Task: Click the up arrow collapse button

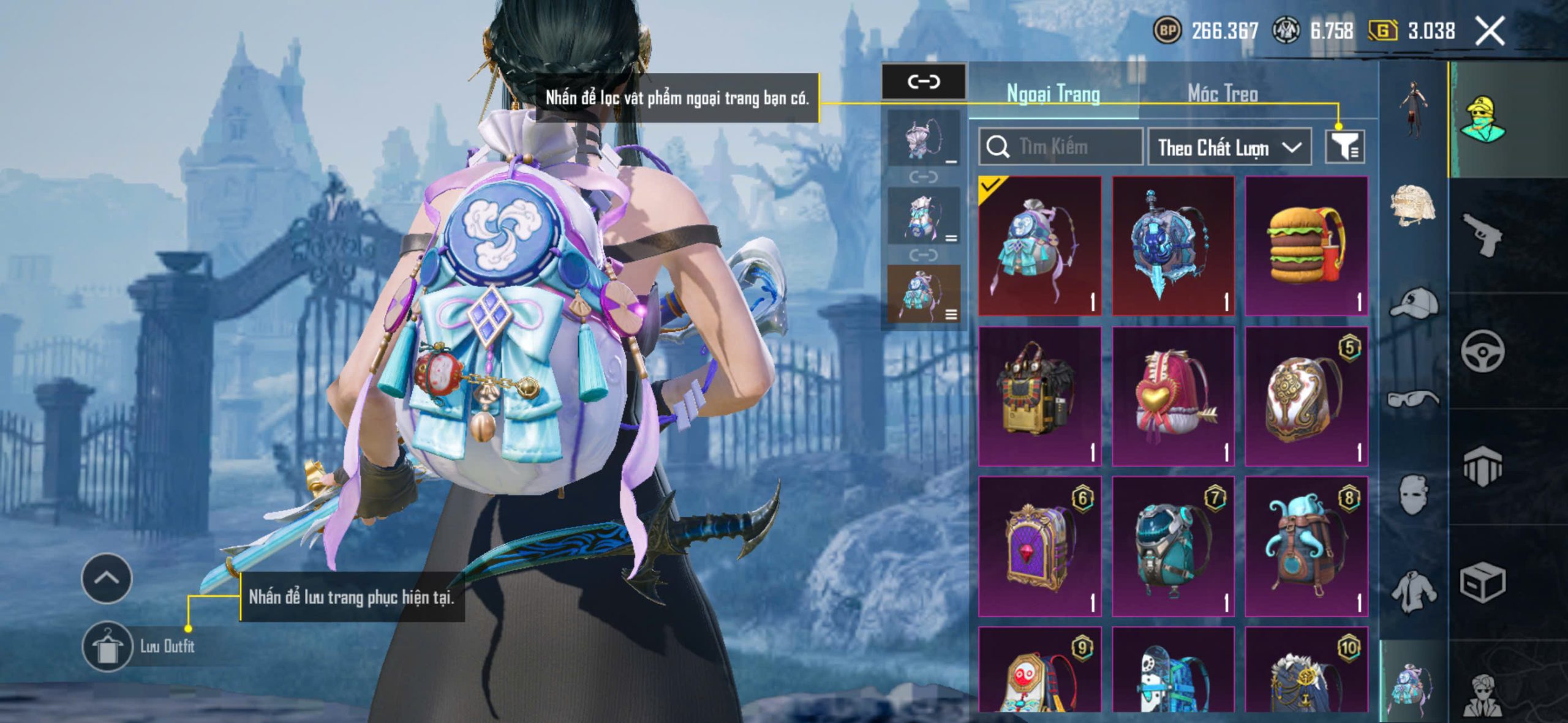Action: point(107,578)
